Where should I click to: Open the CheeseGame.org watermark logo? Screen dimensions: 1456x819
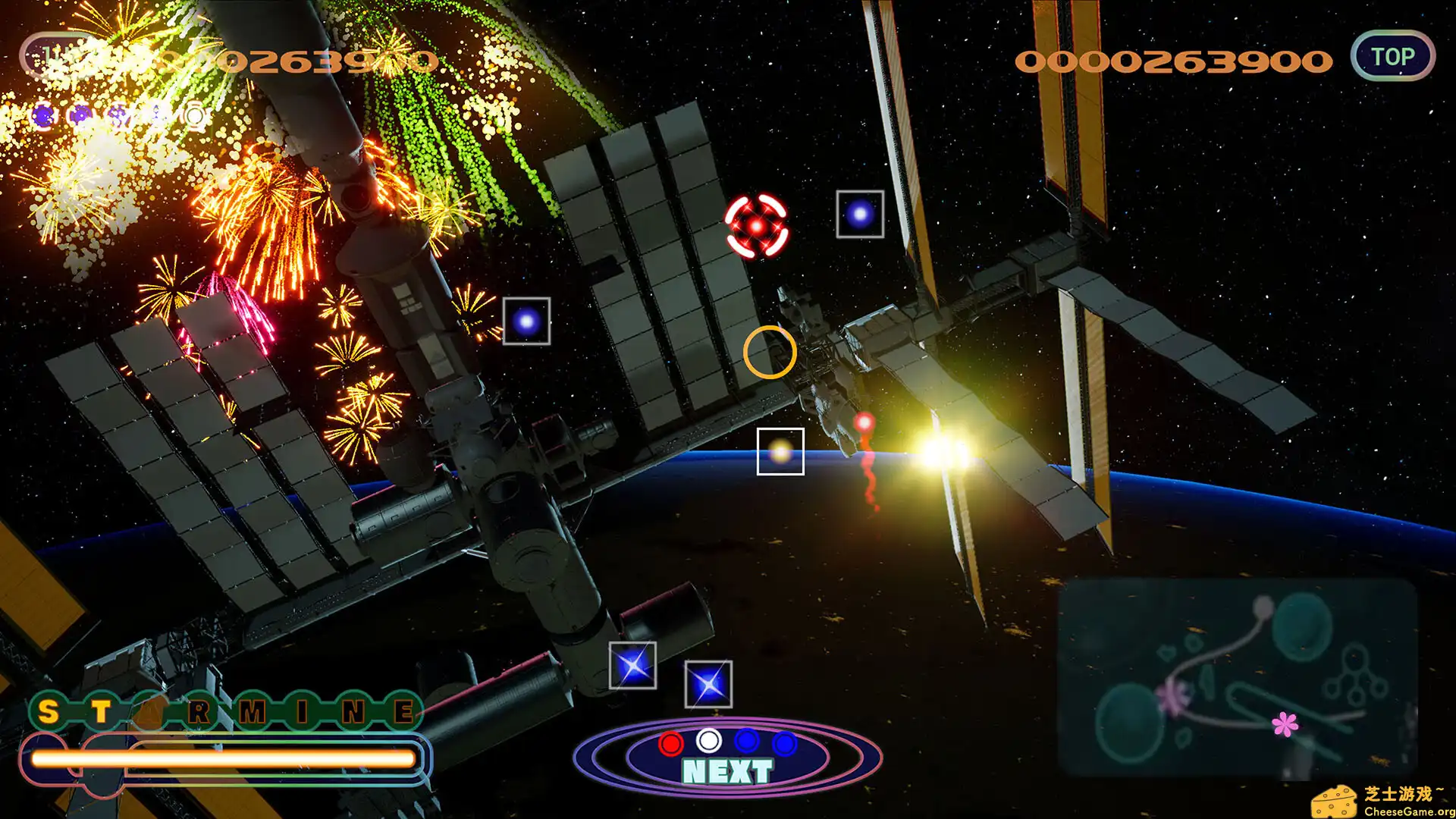(x=1383, y=801)
